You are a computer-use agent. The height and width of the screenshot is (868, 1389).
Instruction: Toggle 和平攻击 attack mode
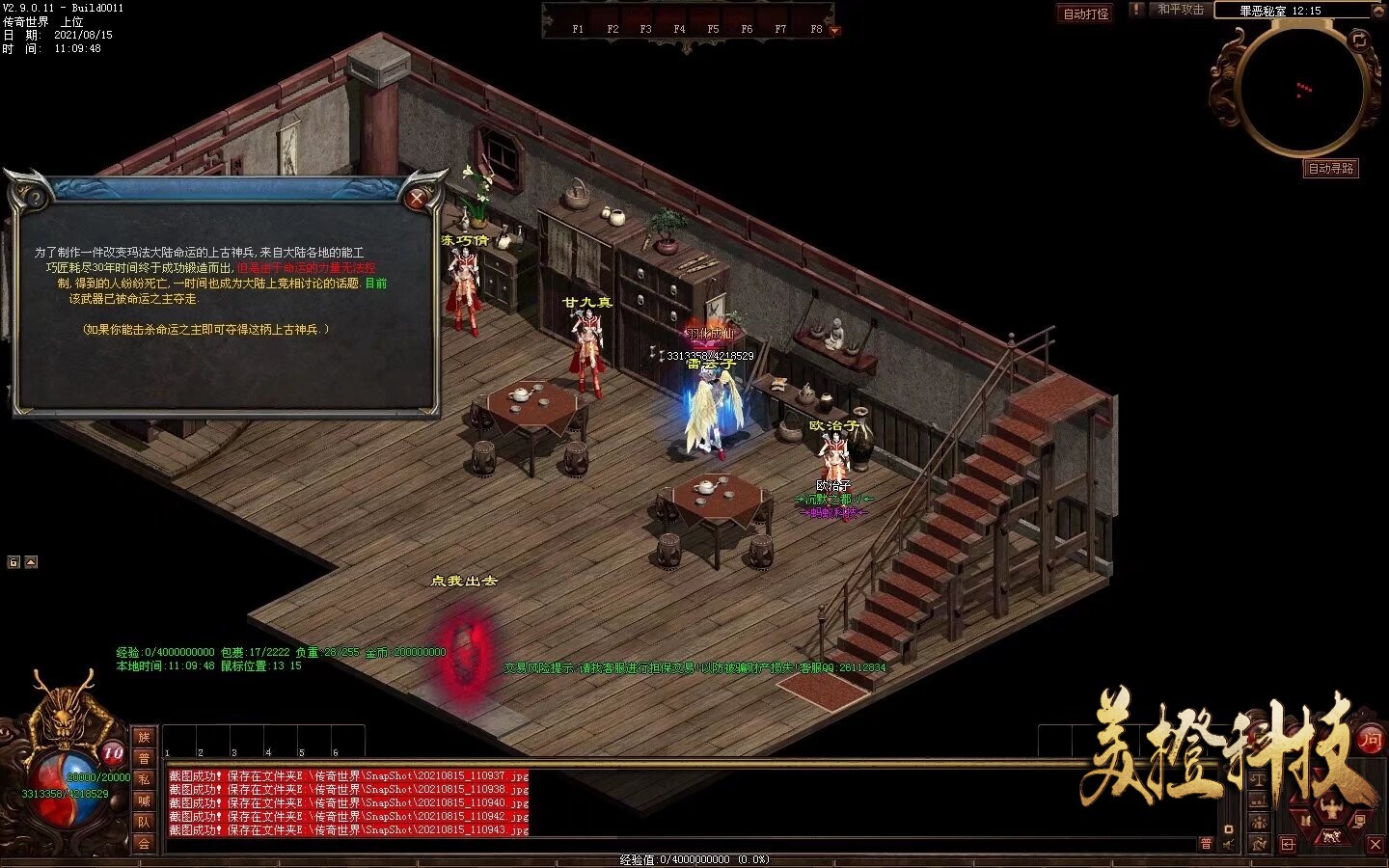click(x=1179, y=11)
